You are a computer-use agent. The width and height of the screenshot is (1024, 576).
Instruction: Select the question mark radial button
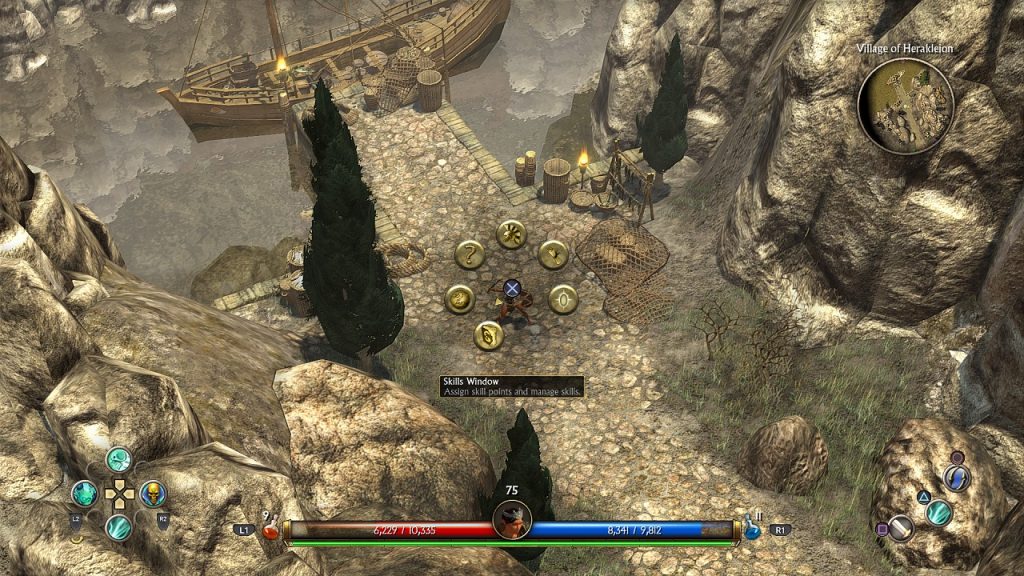point(468,255)
